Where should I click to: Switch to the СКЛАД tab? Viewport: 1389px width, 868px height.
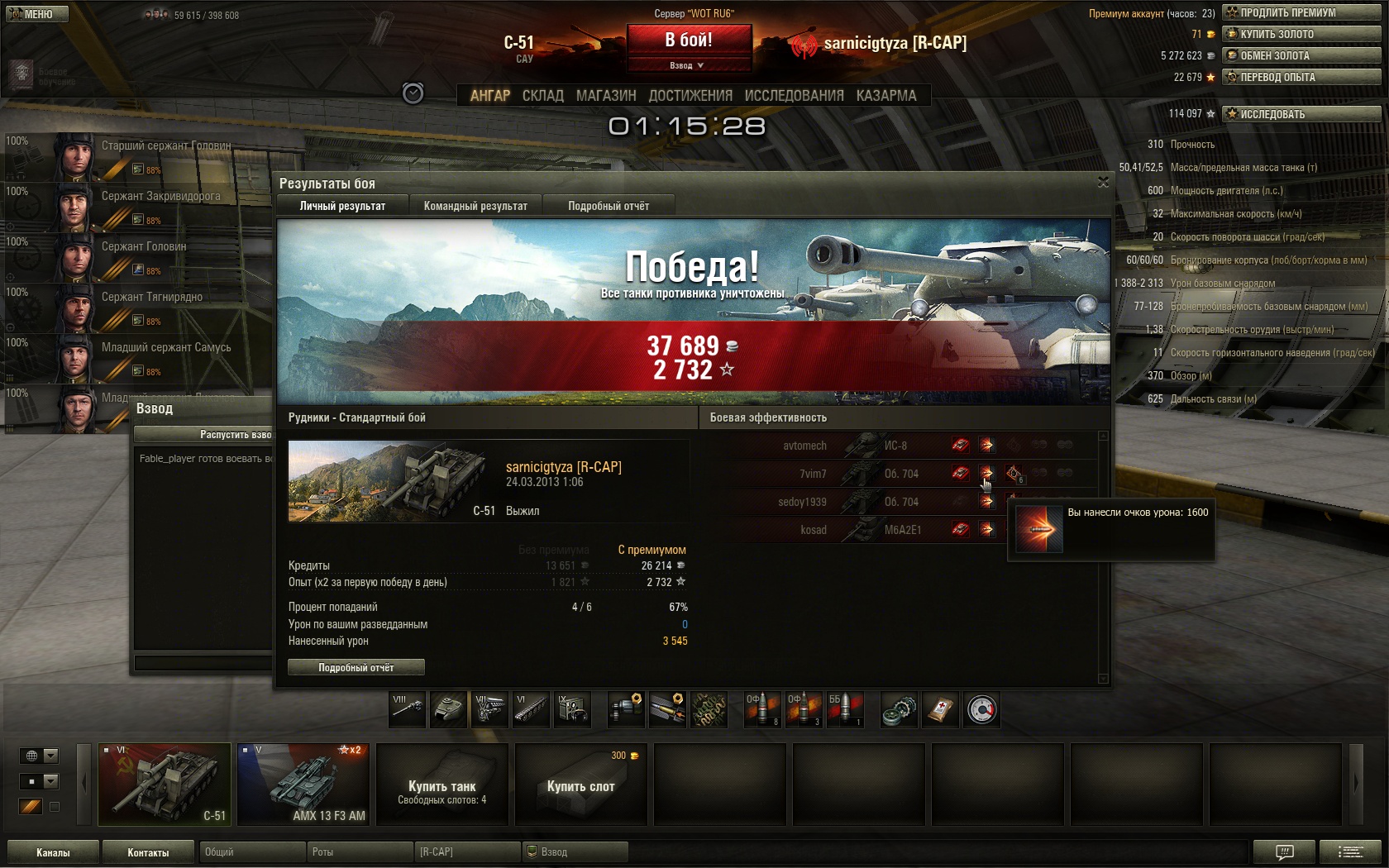[x=542, y=96]
